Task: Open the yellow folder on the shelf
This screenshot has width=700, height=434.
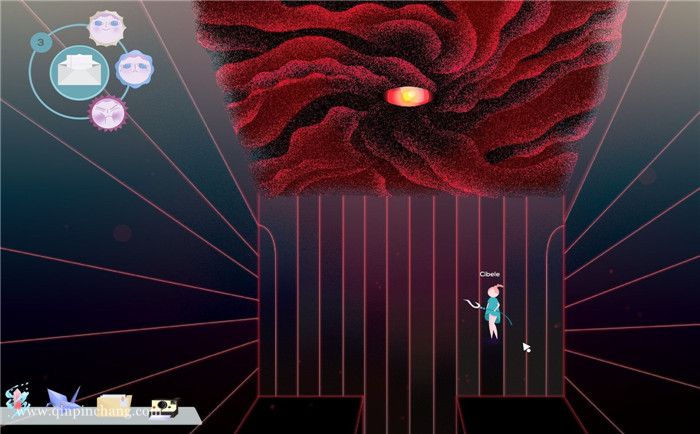Action: point(113,404)
